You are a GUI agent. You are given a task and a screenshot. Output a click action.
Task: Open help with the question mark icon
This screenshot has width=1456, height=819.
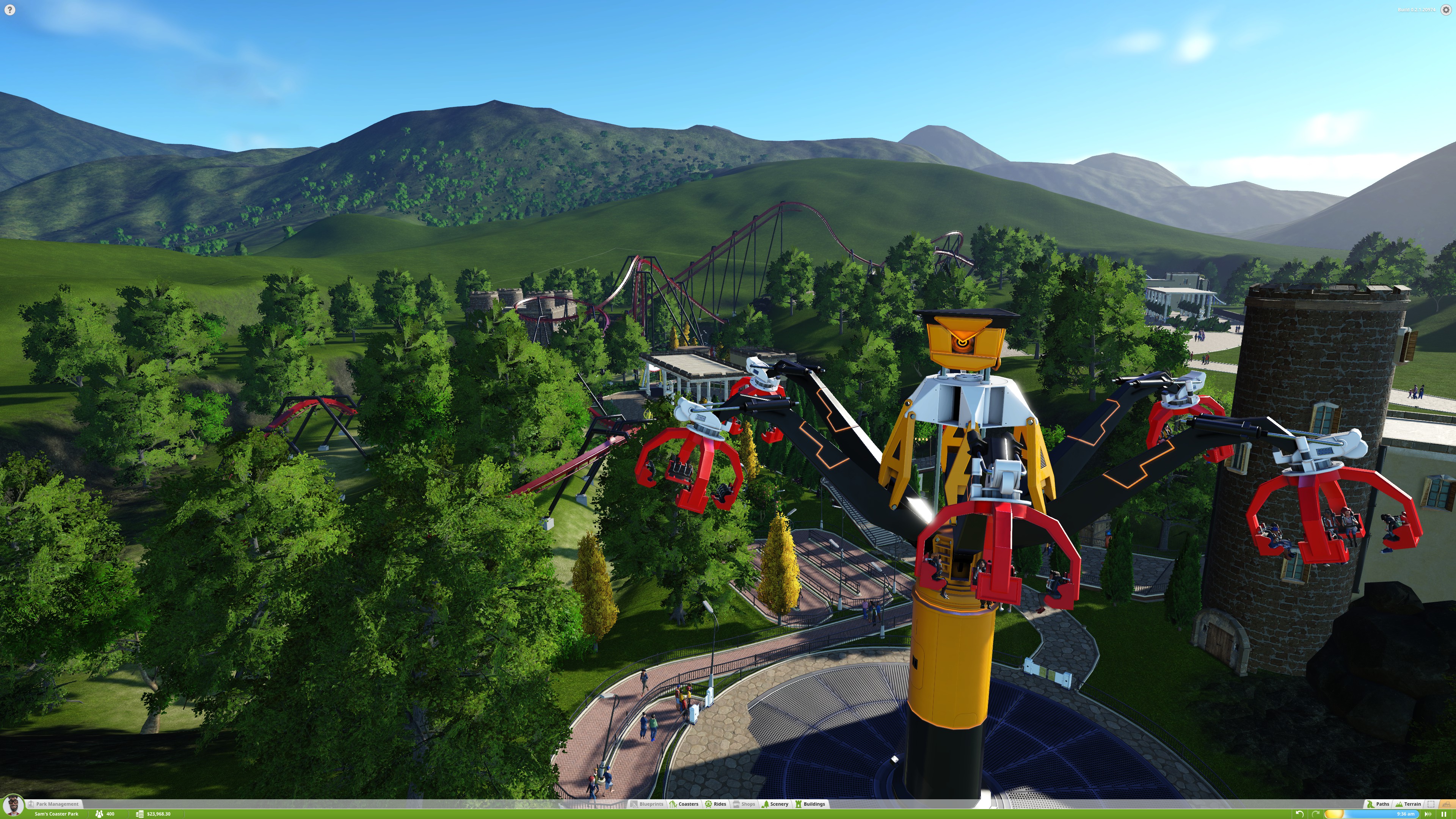click(9, 10)
